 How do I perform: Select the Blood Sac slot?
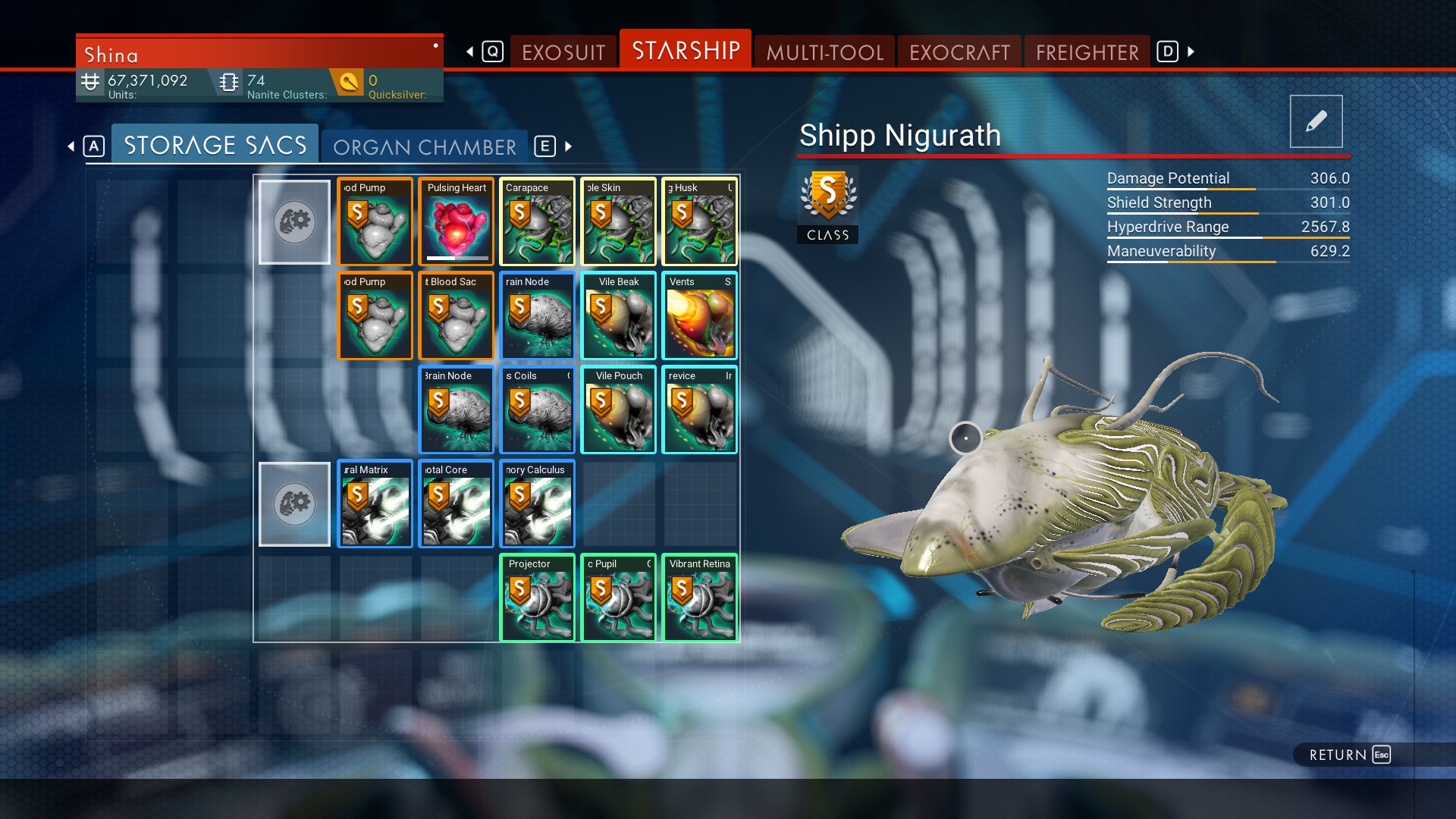pos(457,315)
